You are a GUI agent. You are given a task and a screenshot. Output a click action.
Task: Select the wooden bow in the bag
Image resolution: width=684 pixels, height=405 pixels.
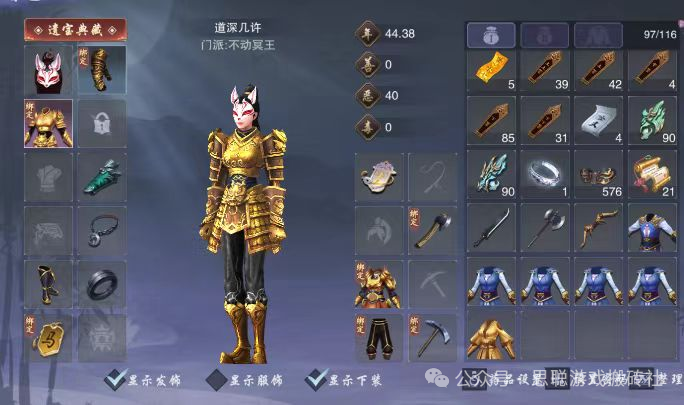tap(598, 231)
